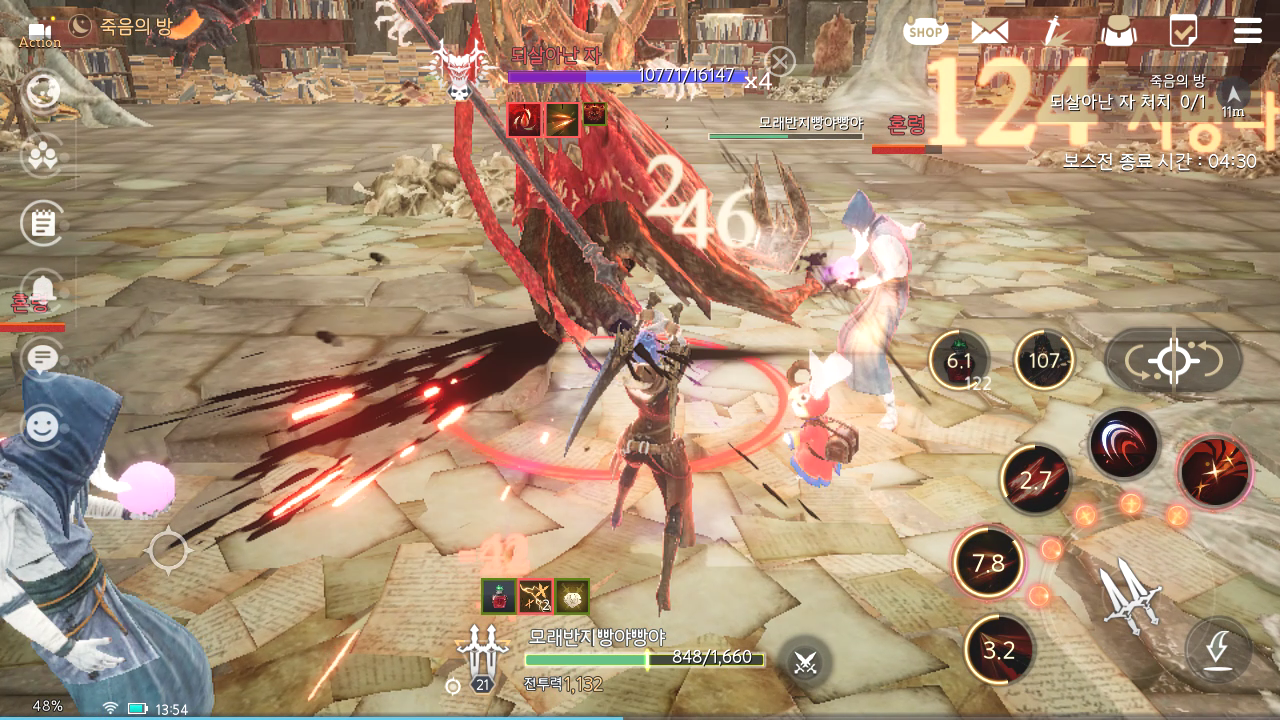Screen dimensions: 1280x720
Task: Open the smiley emote menu
Action: (x=42, y=427)
